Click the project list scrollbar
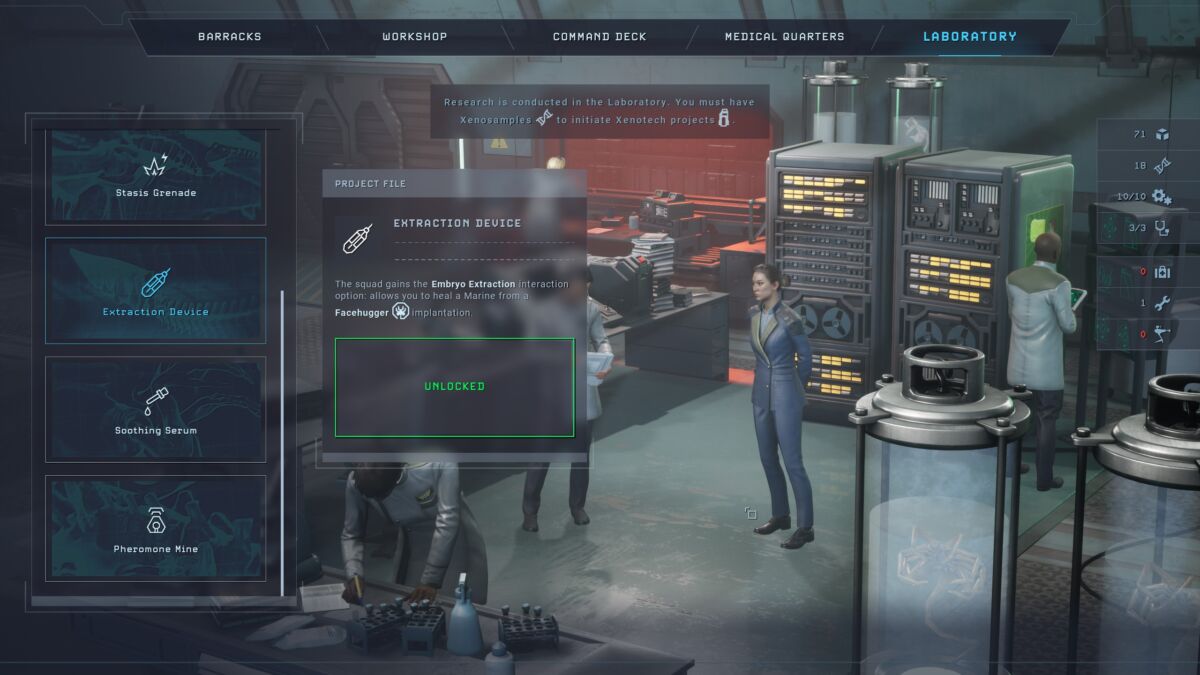The height and width of the screenshot is (675, 1200). (x=283, y=440)
